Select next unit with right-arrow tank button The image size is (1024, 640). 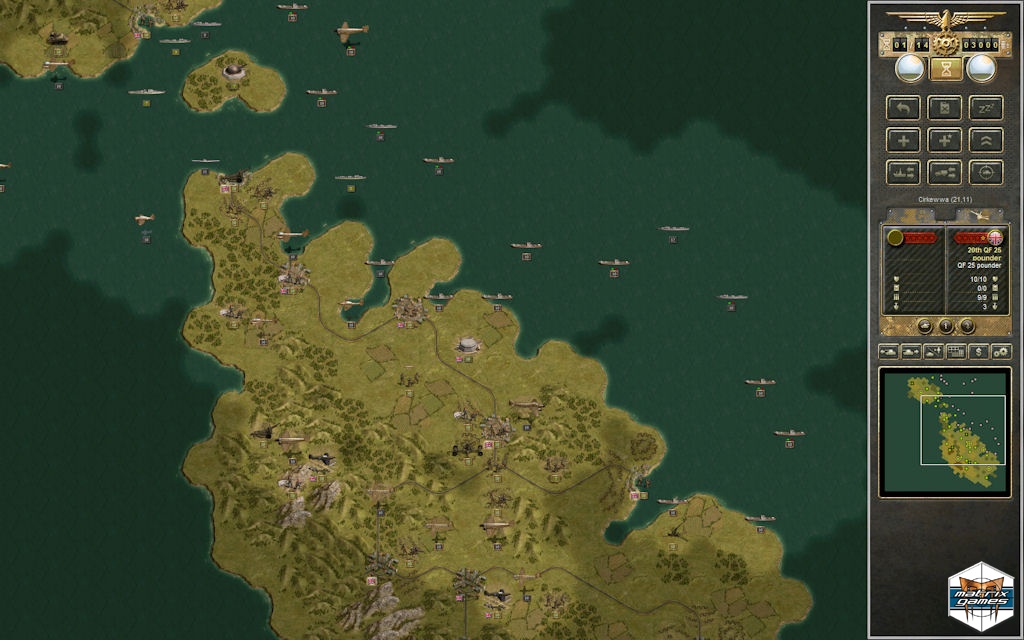tap(911, 351)
